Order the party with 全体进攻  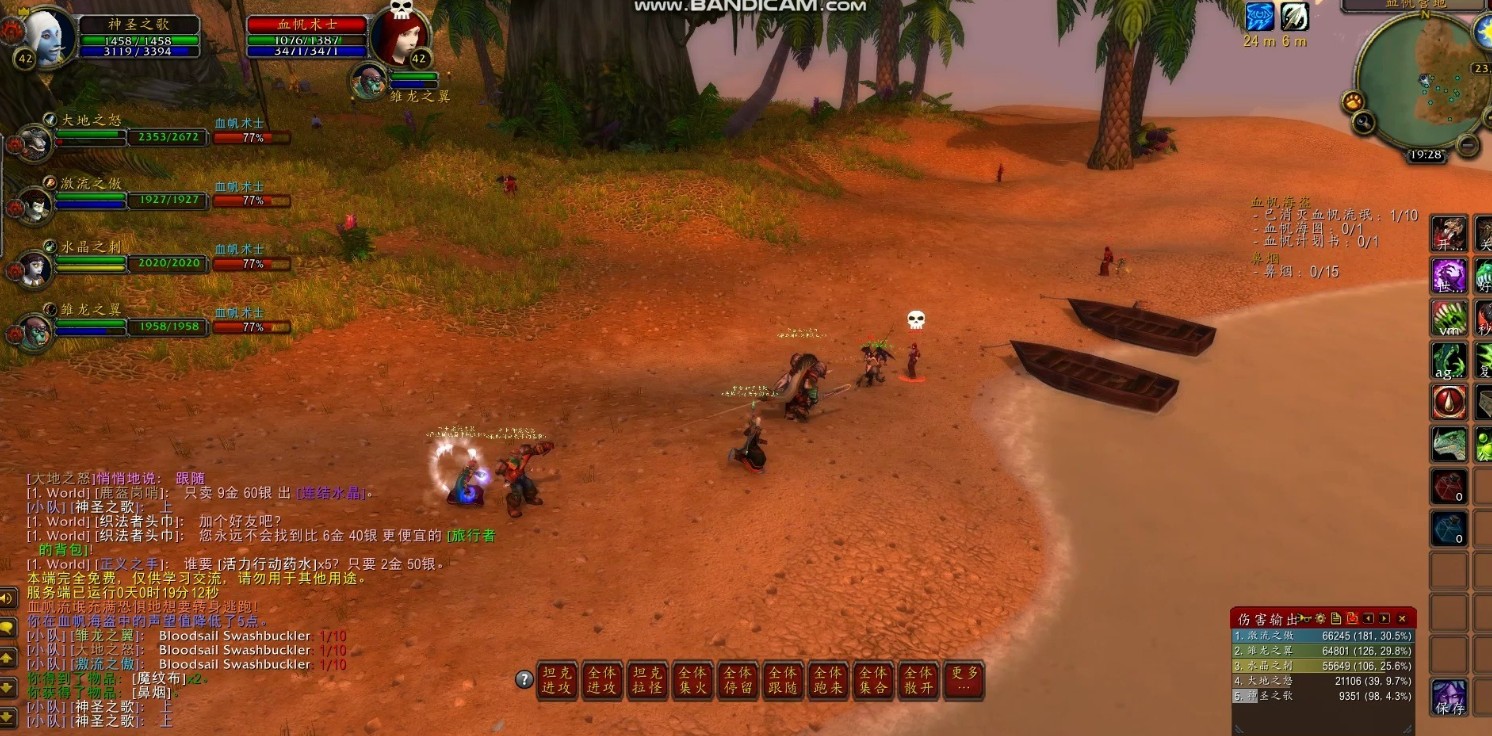601,680
